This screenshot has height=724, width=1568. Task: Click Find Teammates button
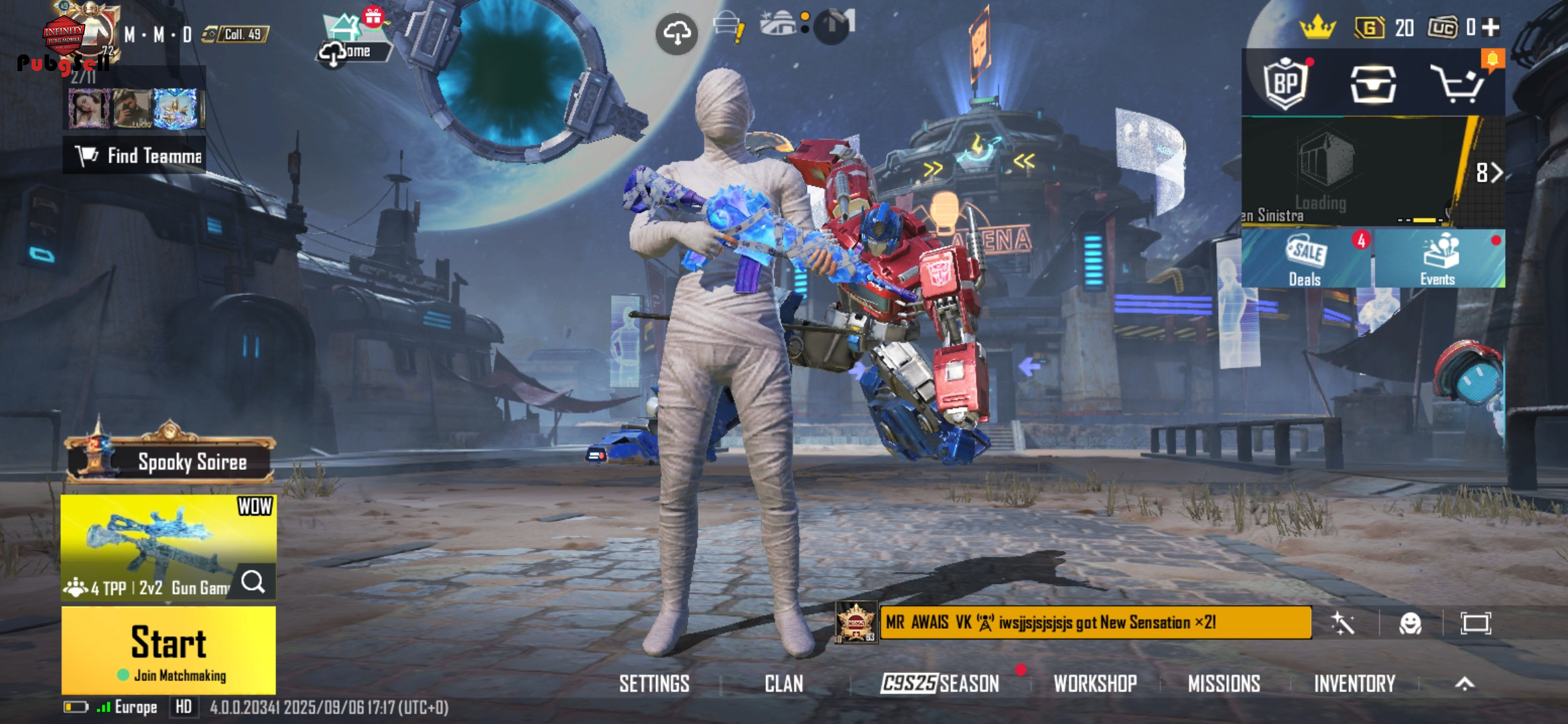pyautogui.click(x=135, y=156)
